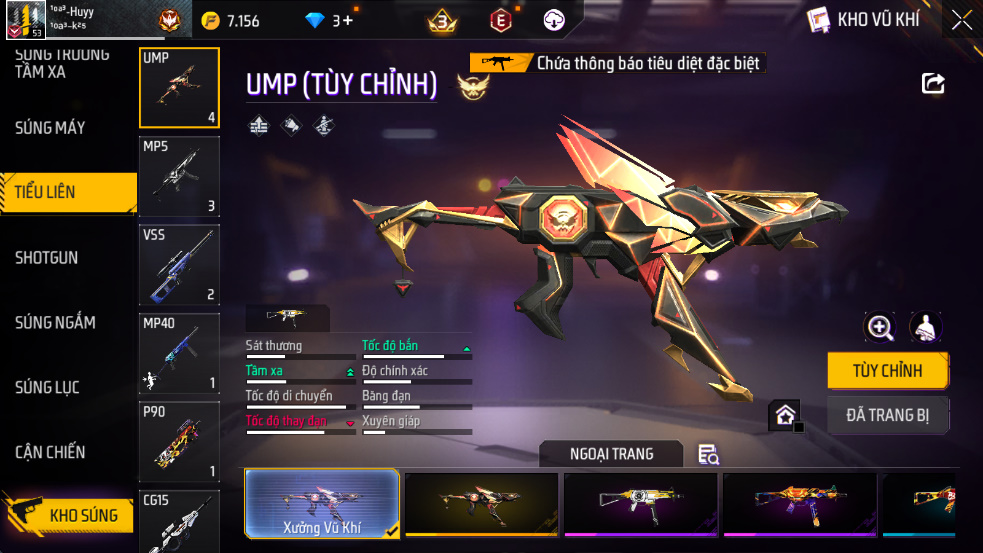The height and width of the screenshot is (553, 983).
Task: Select the Xưởng Vũ Khí skin thumbnail
Action: [x=322, y=504]
